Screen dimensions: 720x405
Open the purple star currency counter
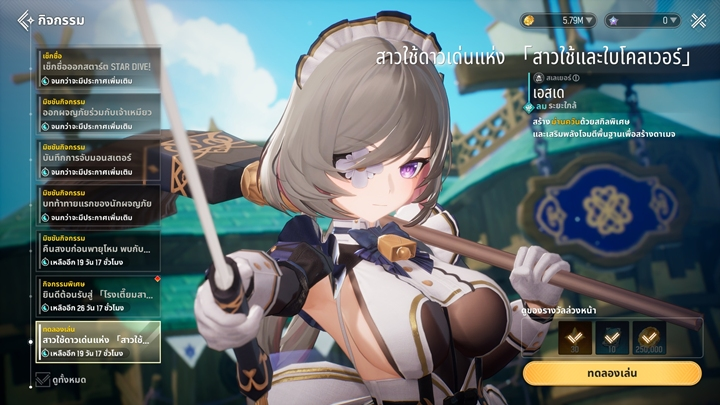click(x=642, y=20)
